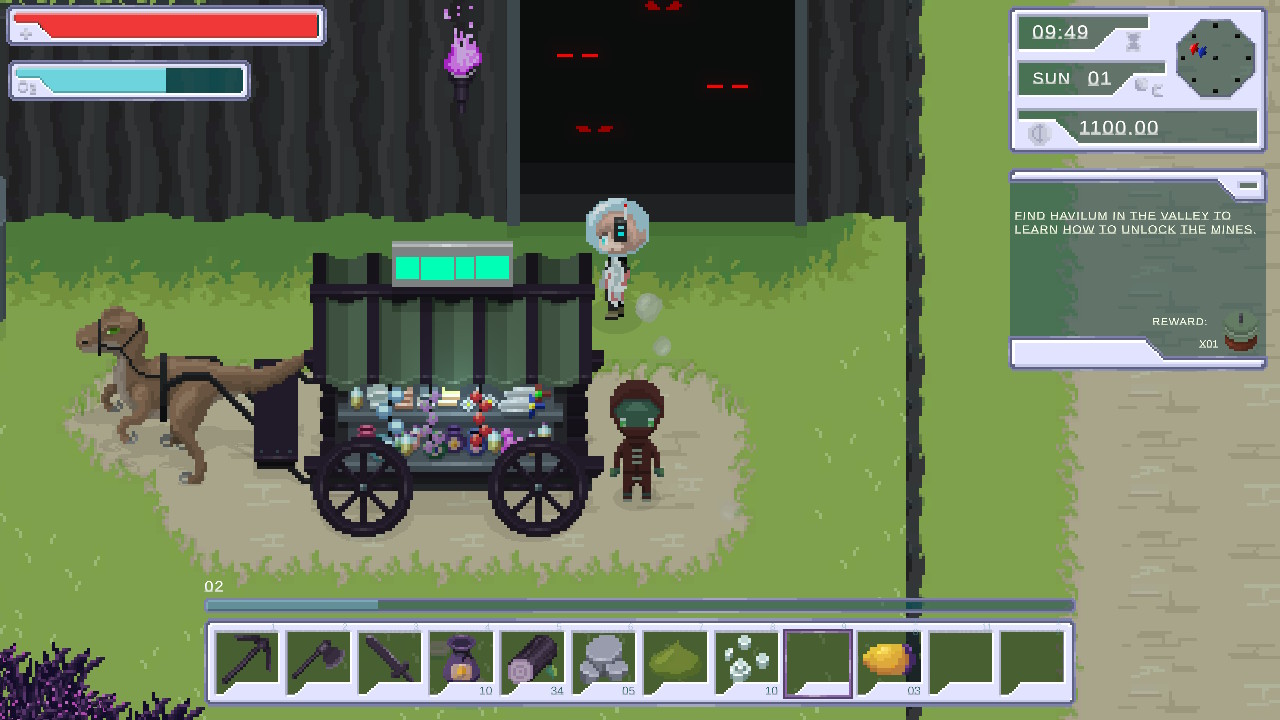Select the pickaxe in hotbar slot 1

(246, 660)
